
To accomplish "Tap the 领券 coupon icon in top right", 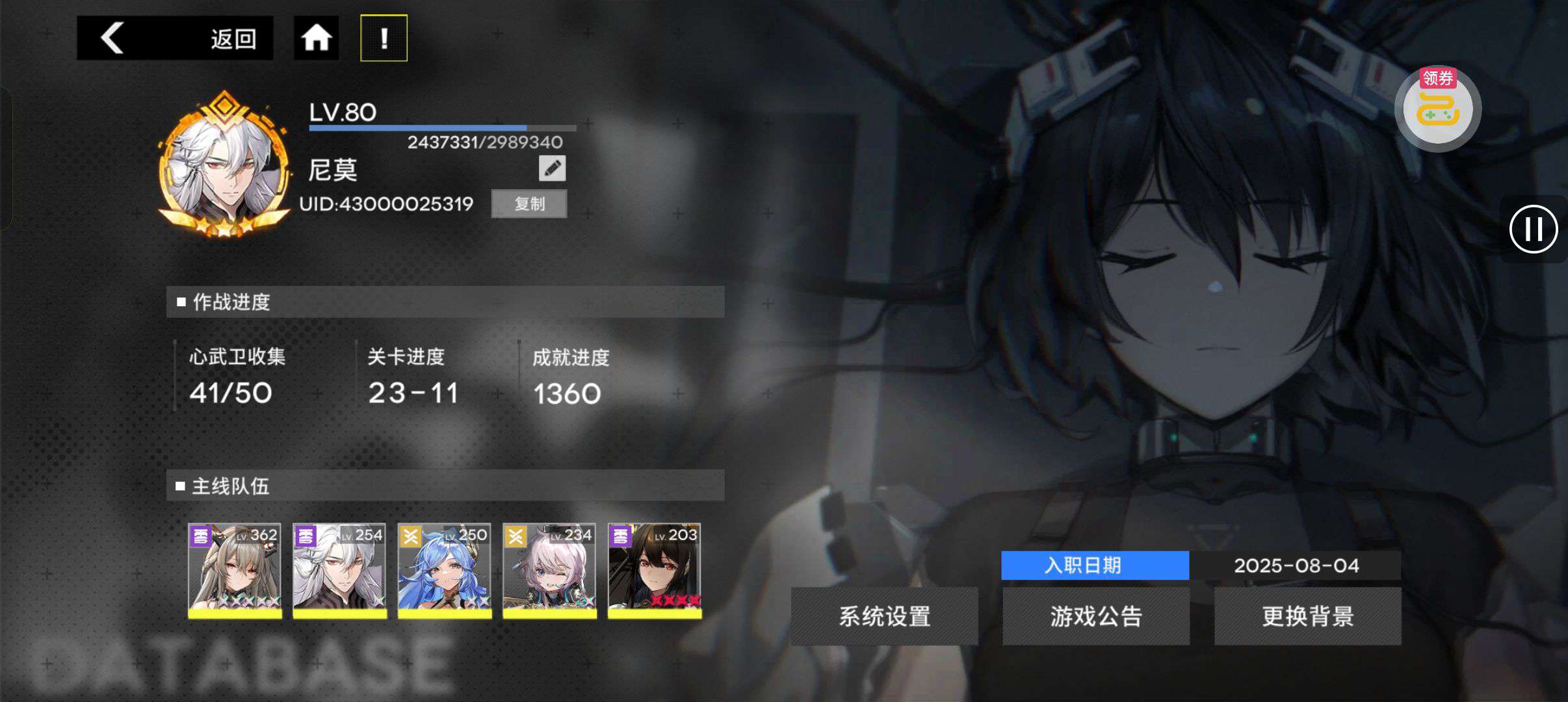I will (x=1439, y=106).
